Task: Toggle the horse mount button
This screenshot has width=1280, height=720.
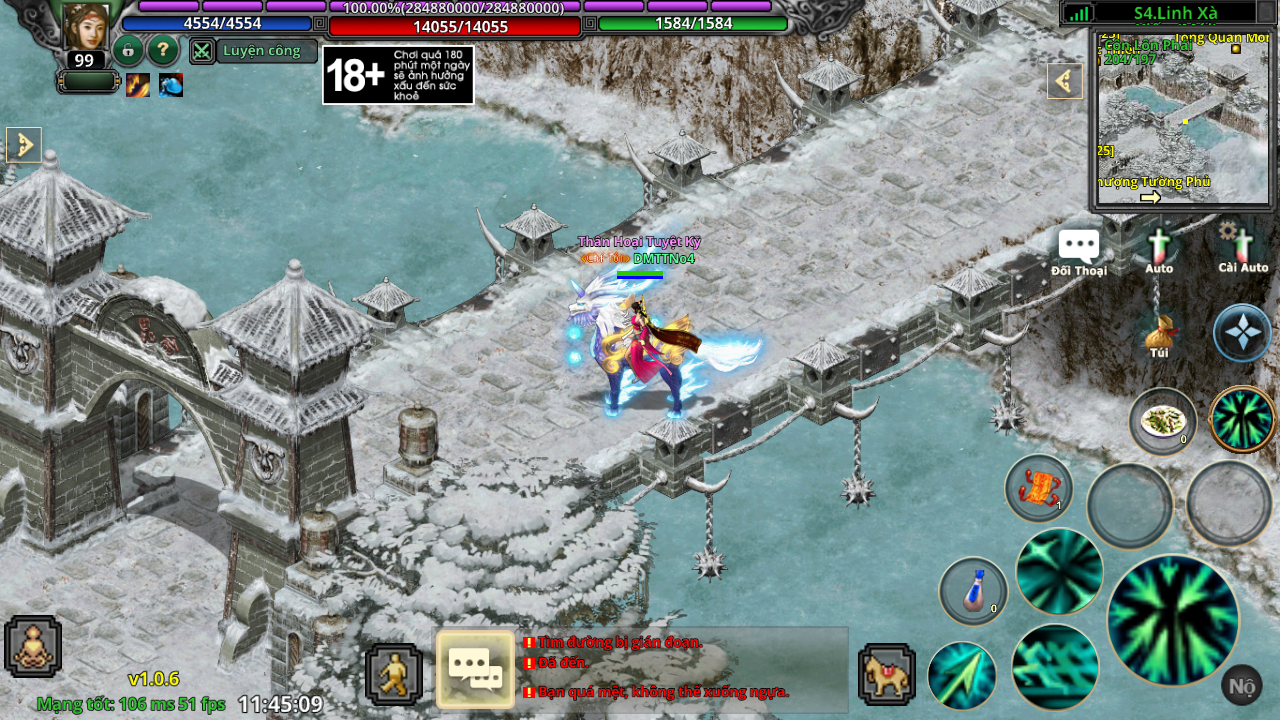Action: pyautogui.click(x=886, y=674)
